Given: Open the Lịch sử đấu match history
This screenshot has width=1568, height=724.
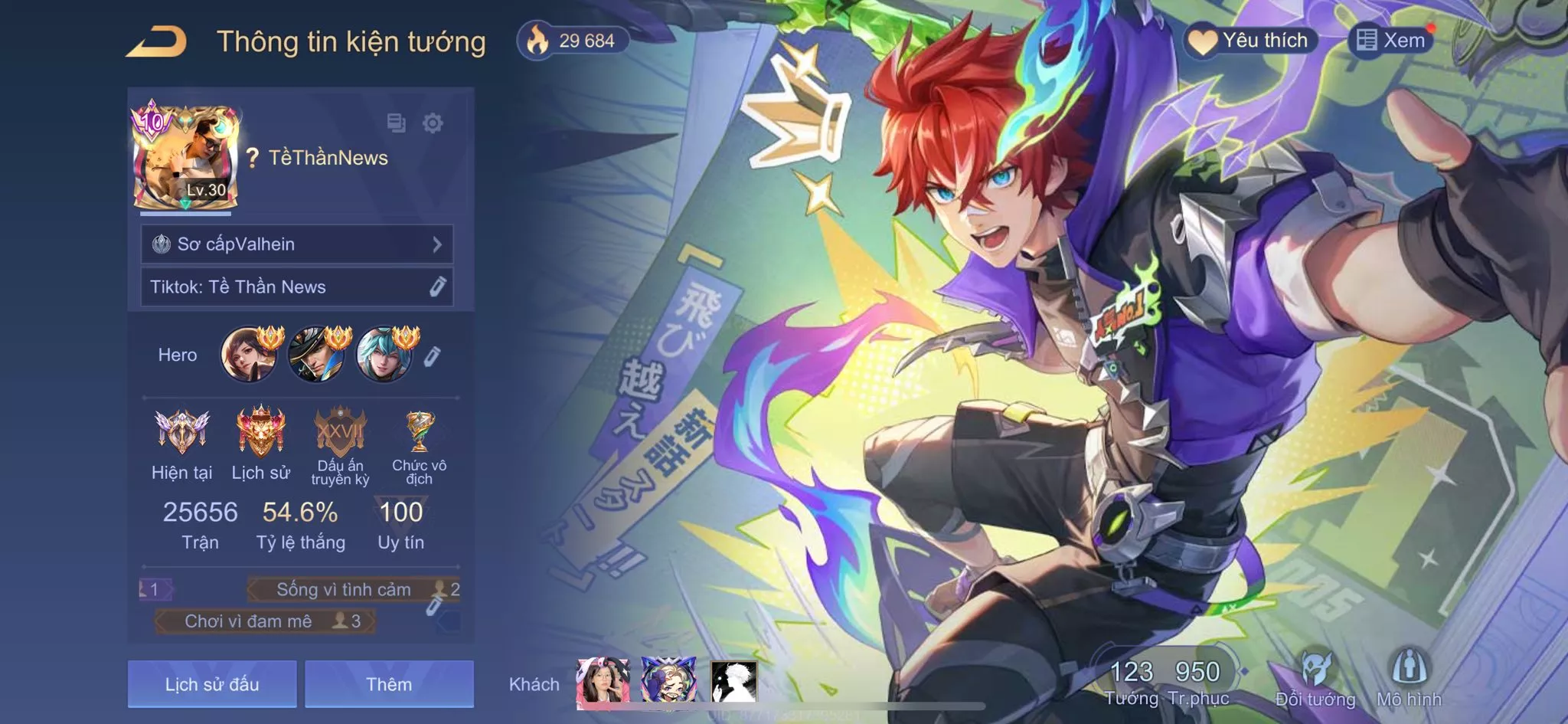Looking at the screenshot, I should tap(212, 683).
